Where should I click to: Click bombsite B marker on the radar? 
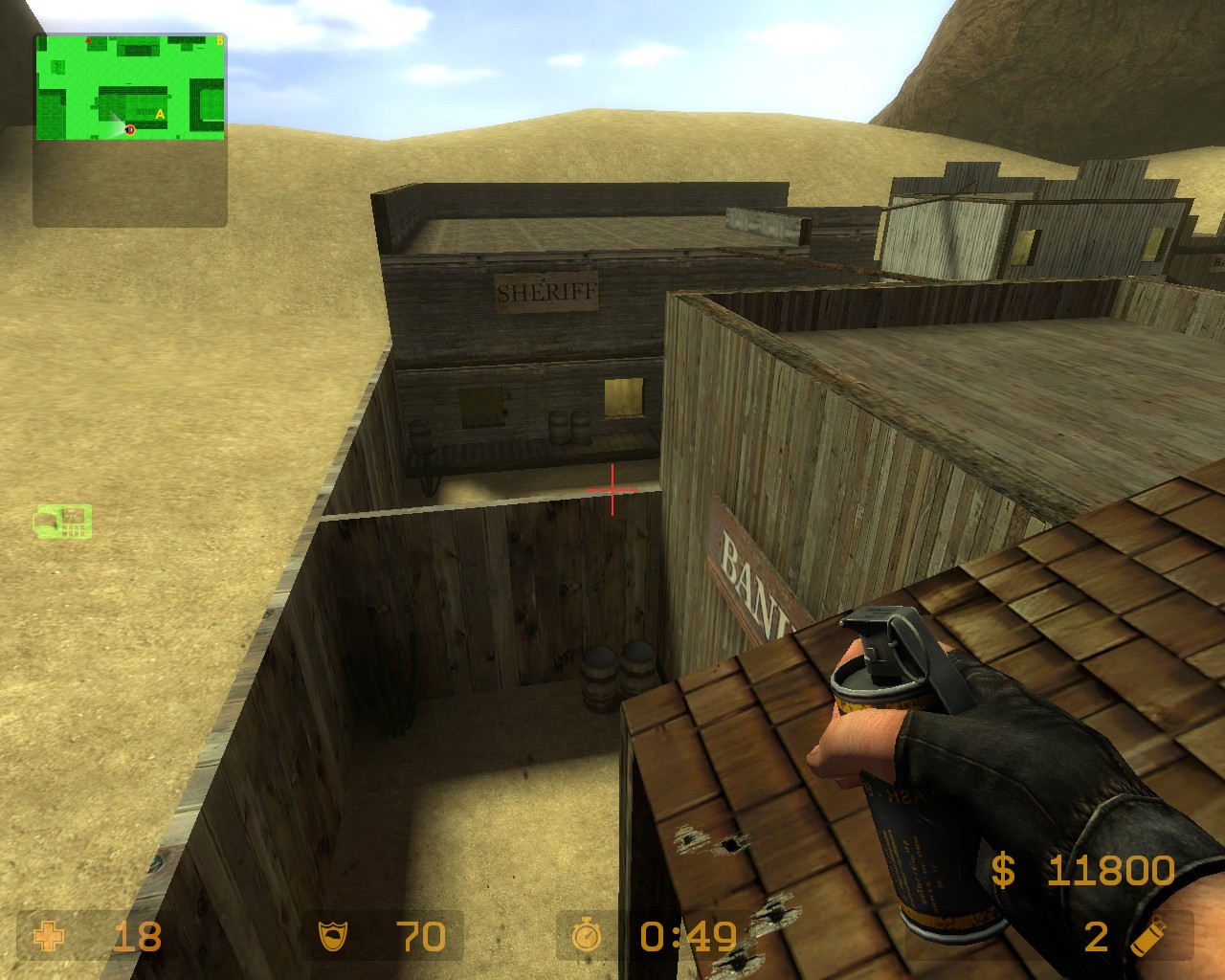pyautogui.click(x=220, y=40)
